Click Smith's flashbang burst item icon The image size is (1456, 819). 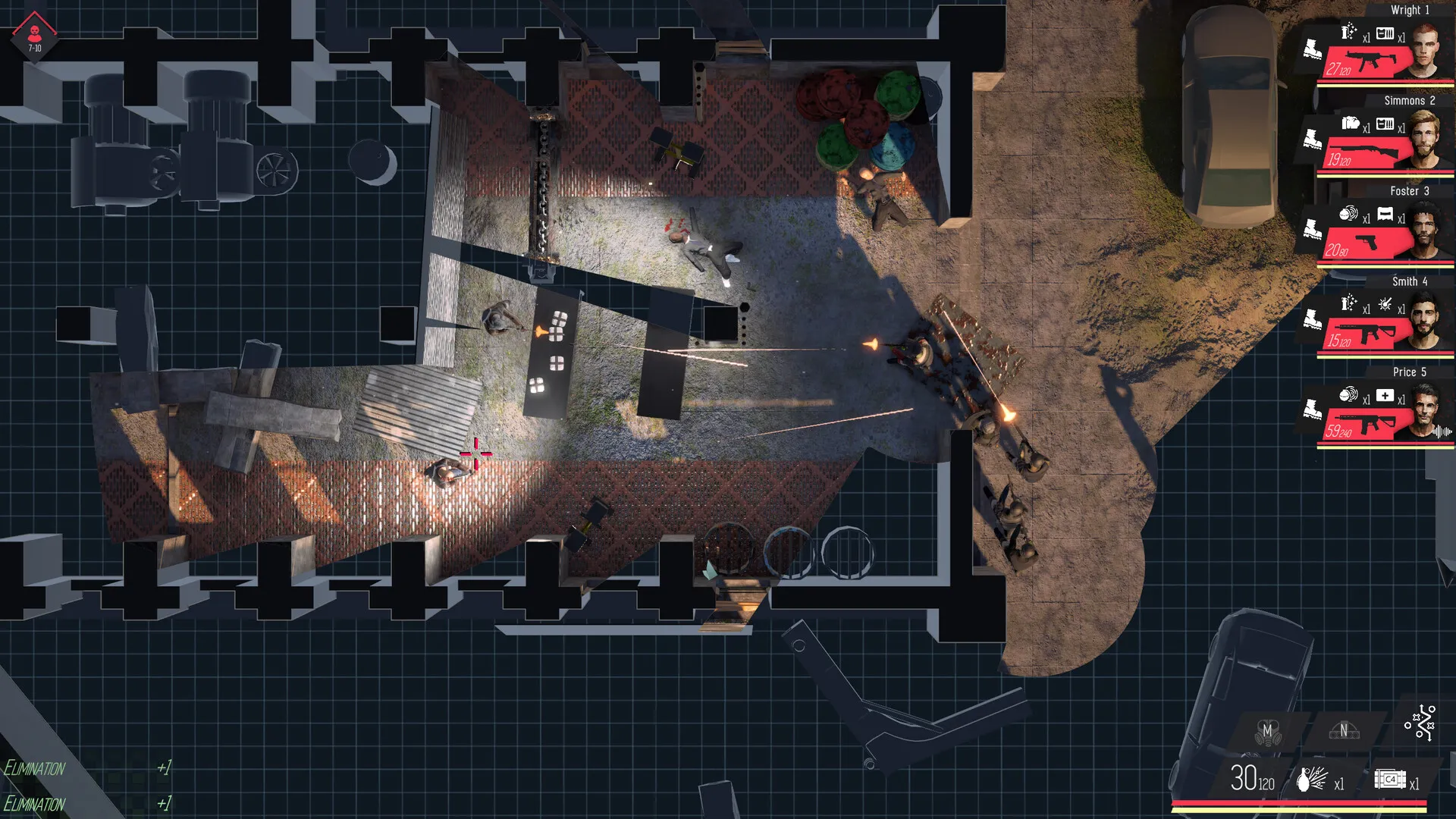[1385, 305]
